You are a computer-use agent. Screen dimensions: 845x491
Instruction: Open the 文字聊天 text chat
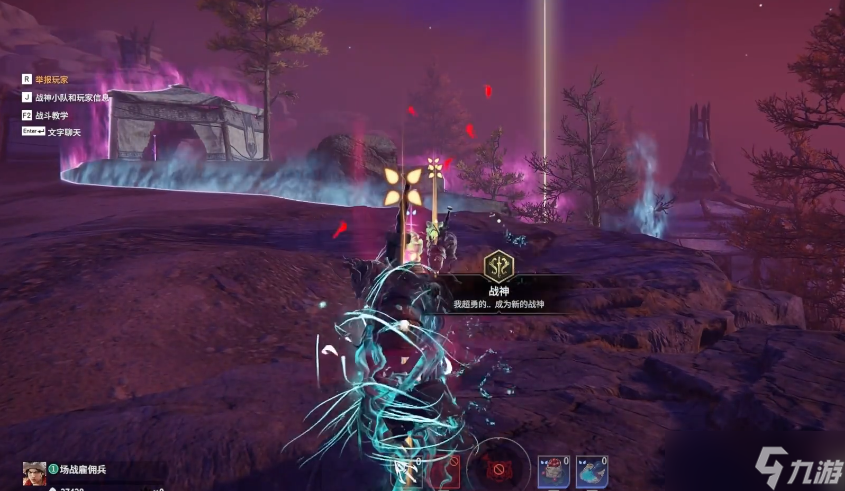click(62, 132)
